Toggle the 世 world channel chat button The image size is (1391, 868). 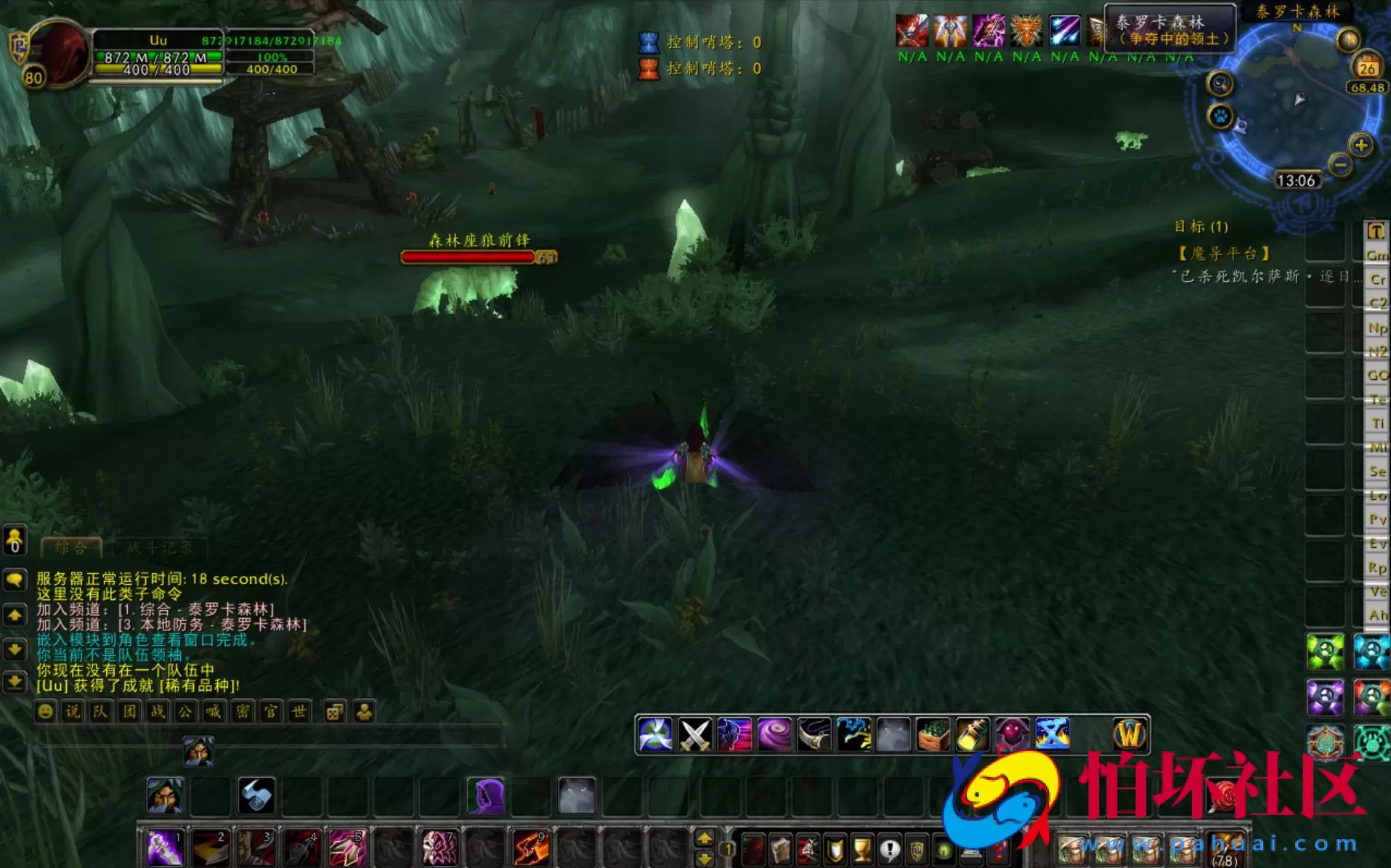(x=300, y=712)
